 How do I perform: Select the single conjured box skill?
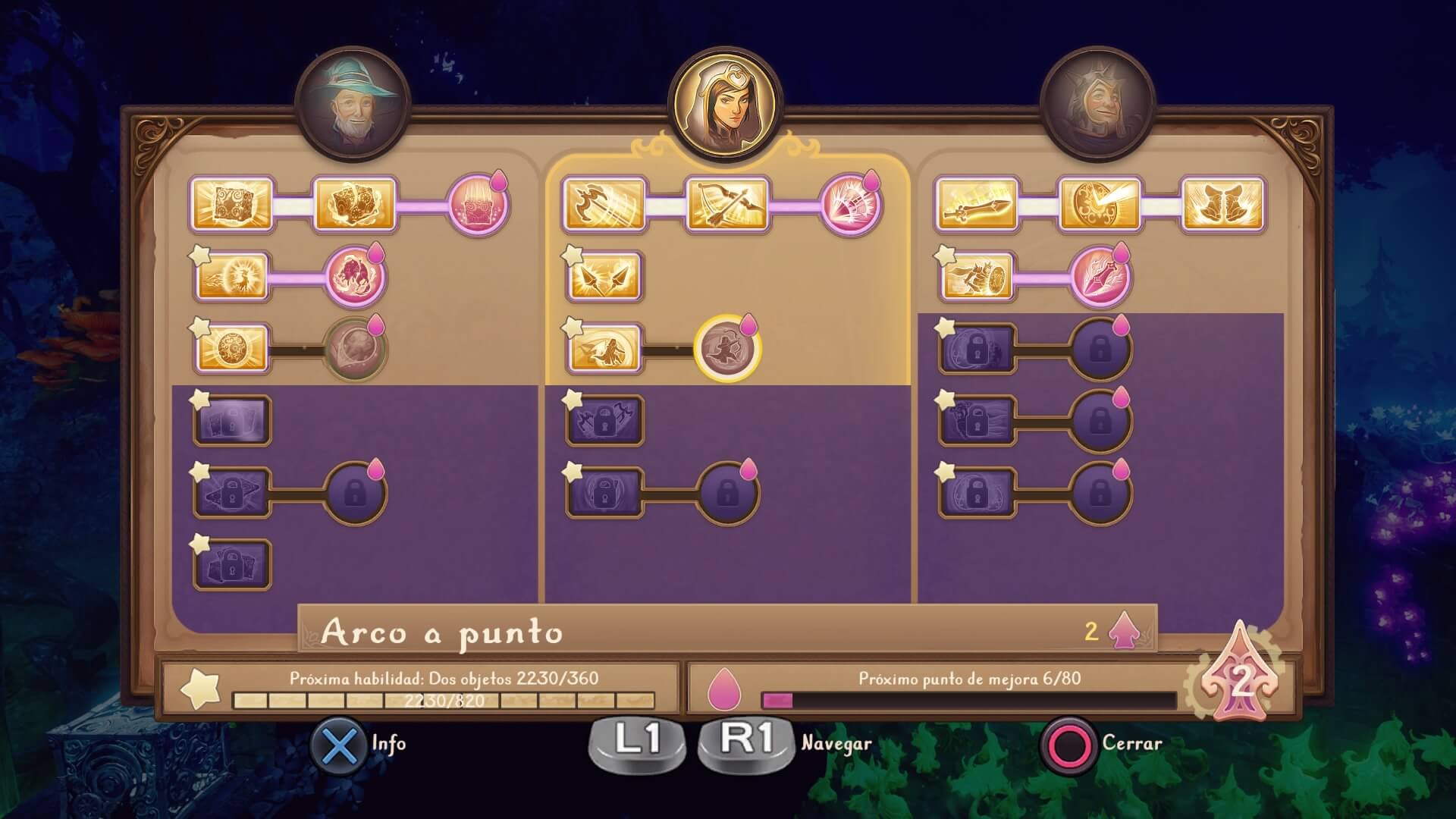click(x=230, y=205)
